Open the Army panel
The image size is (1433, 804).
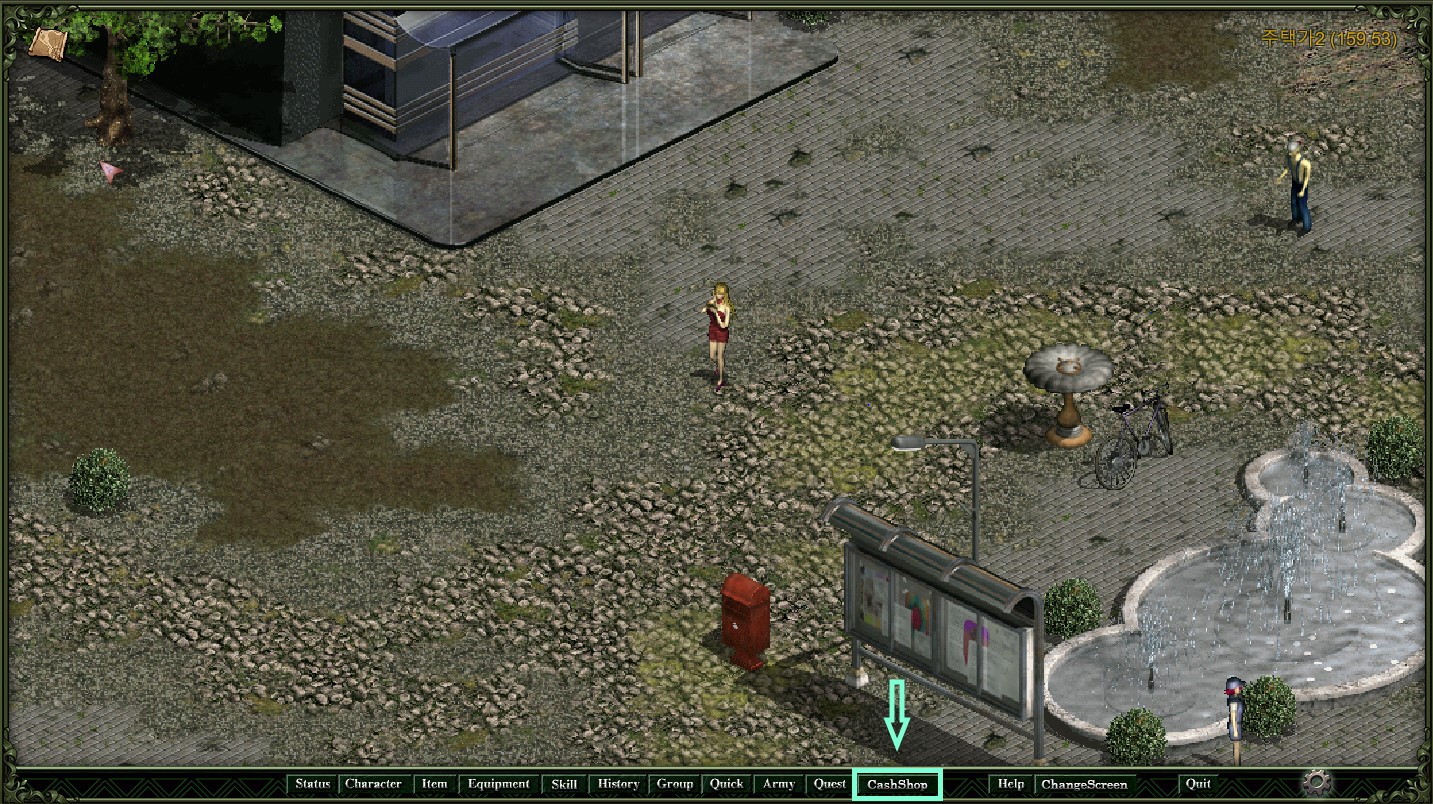[779, 784]
